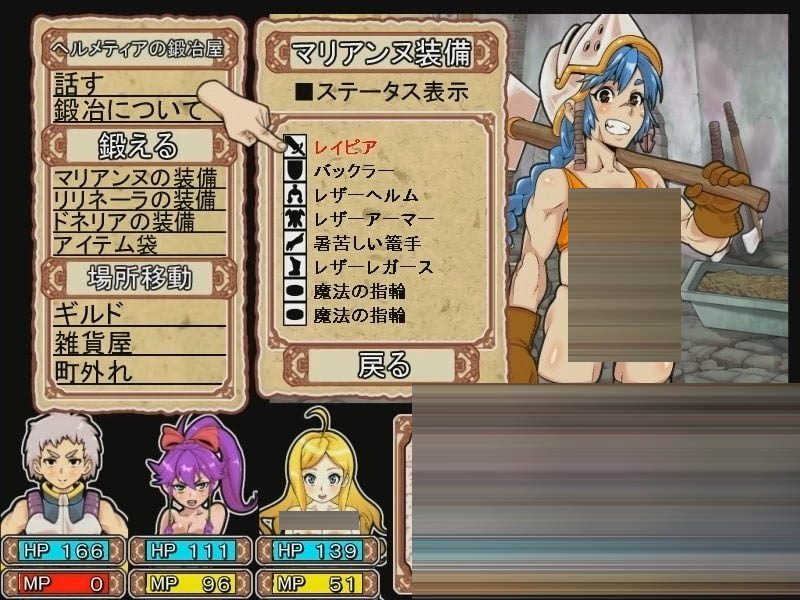Go to the 雑貨屋 shop
This screenshot has height=600, width=800.
93,344
